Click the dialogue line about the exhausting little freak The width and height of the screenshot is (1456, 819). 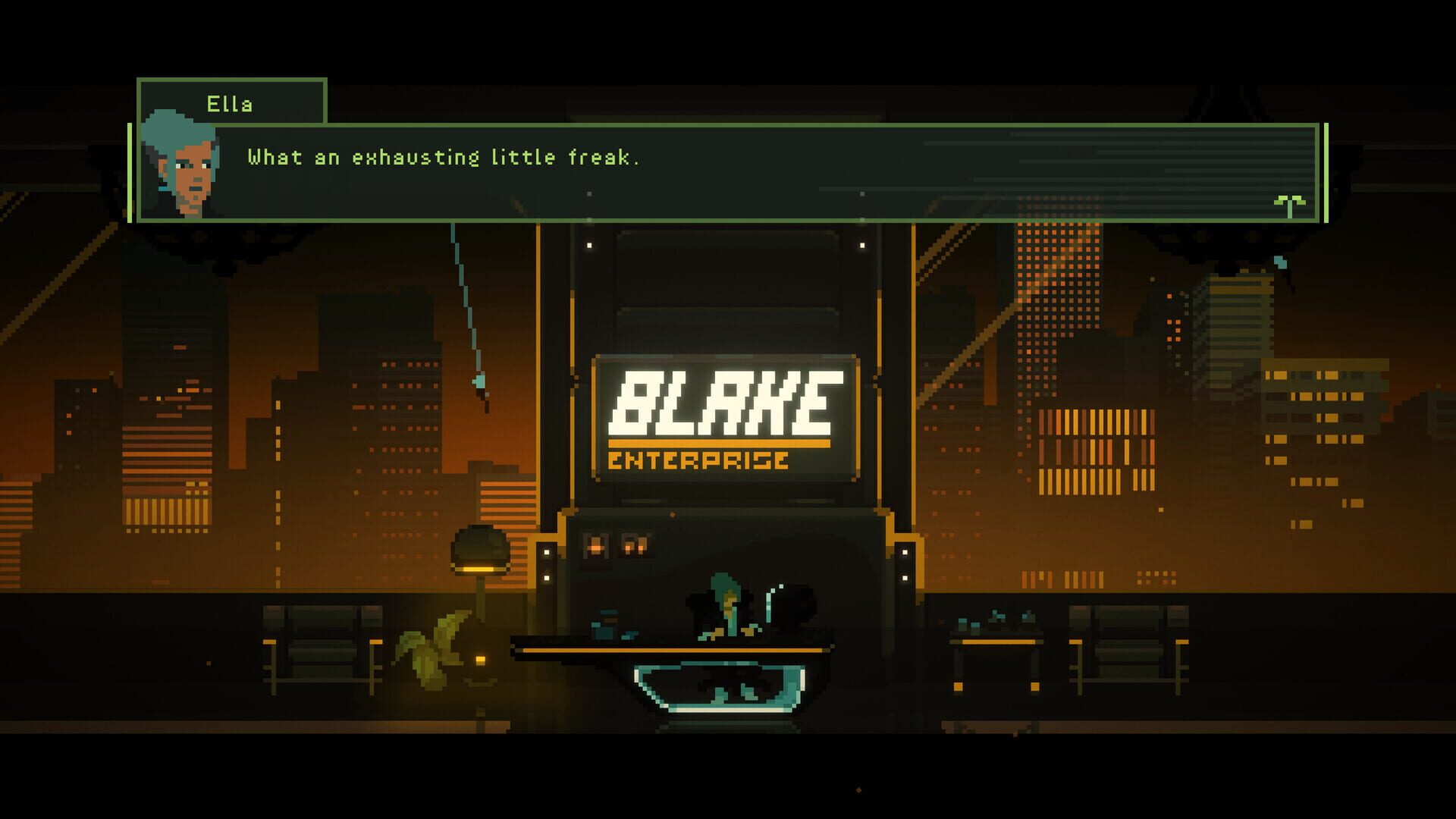pos(444,157)
